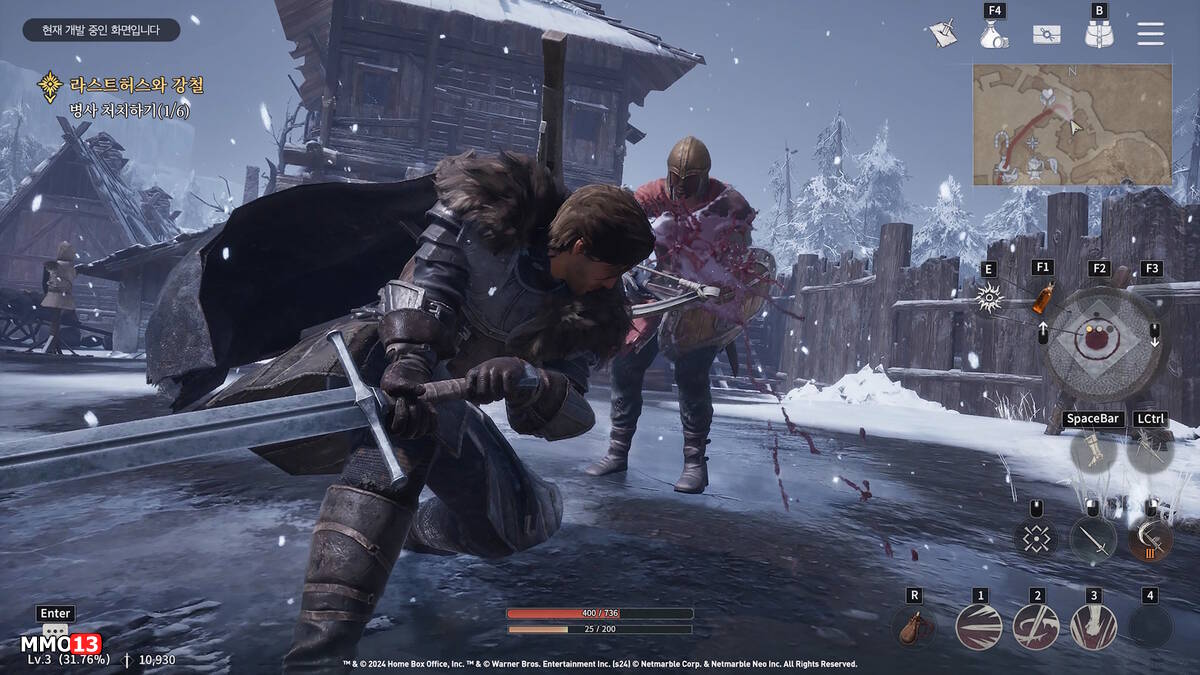This screenshot has width=1200, height=675.
Task: Activate the triple-thrust spikes skill
Action: pos(979,627)
